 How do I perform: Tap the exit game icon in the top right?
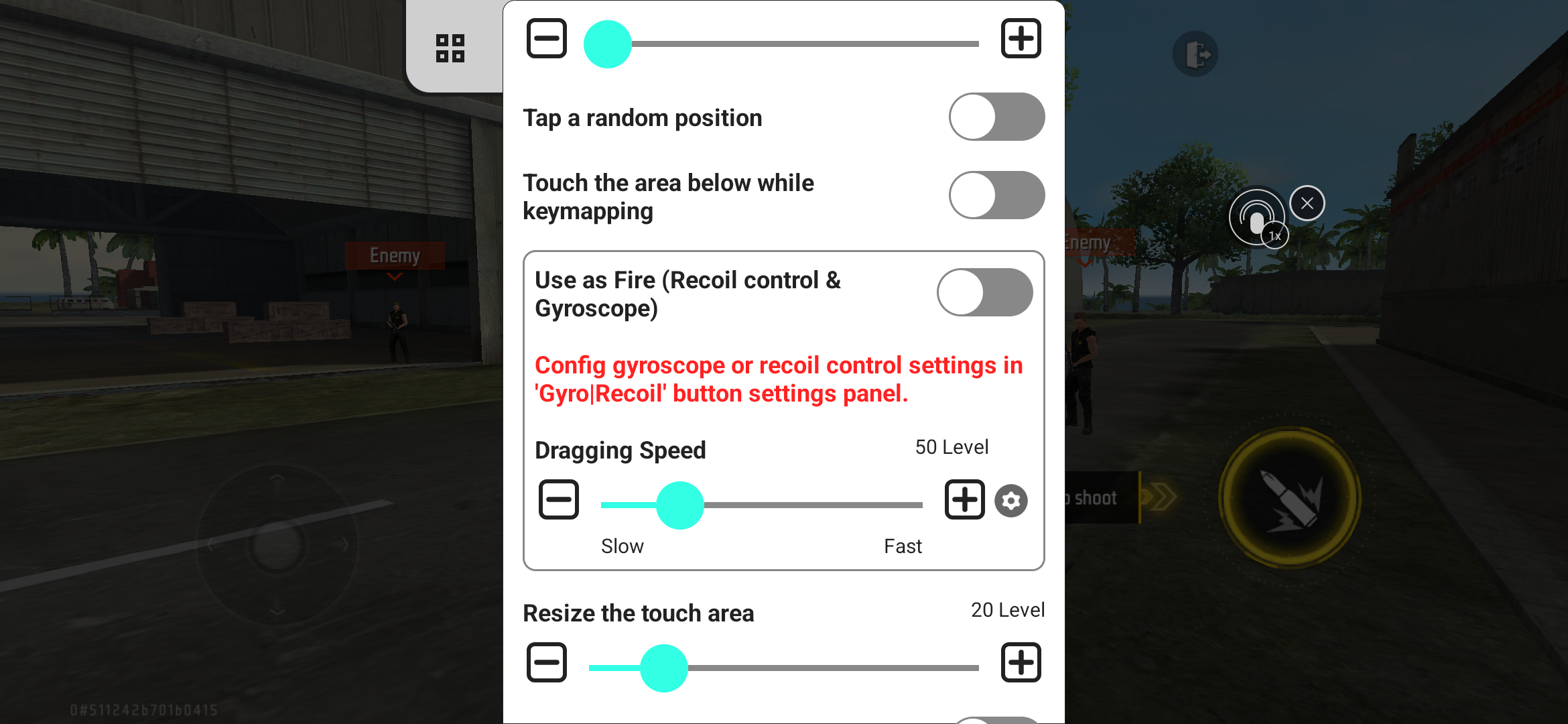coord(1195,54)
